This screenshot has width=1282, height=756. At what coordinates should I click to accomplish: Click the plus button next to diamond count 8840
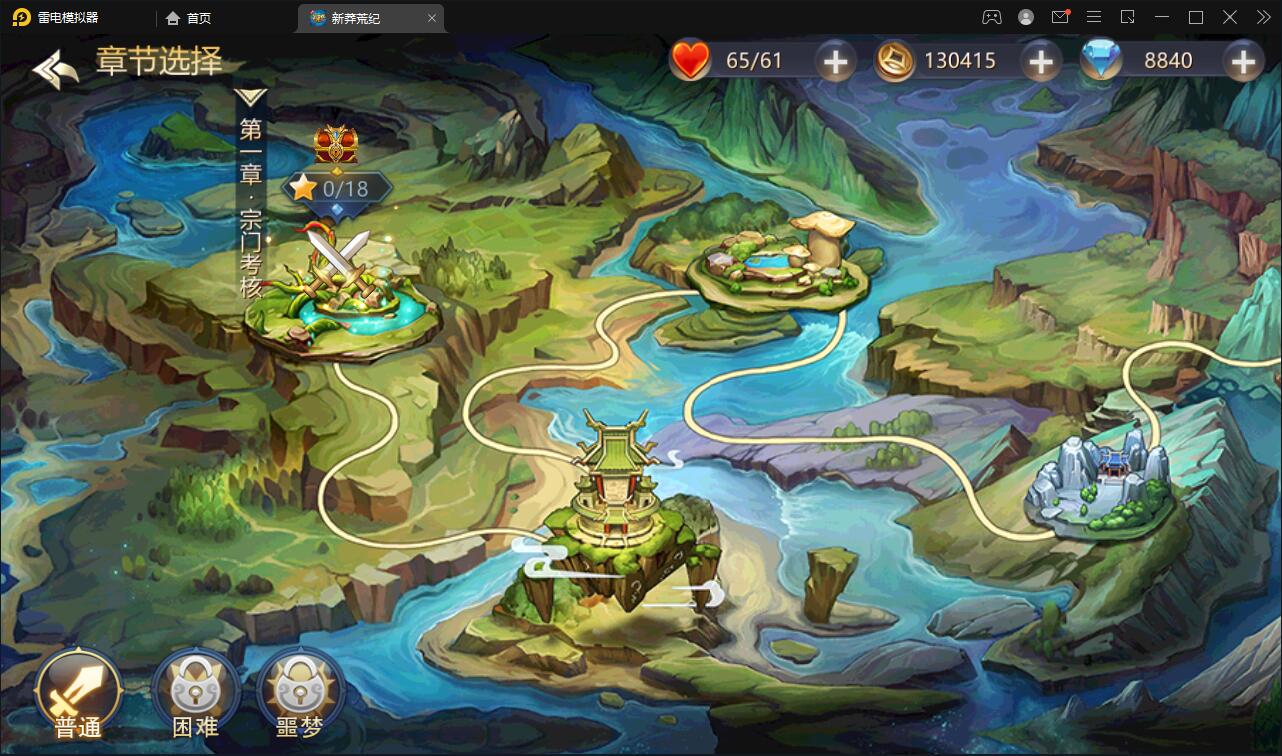click(1243, 60)
